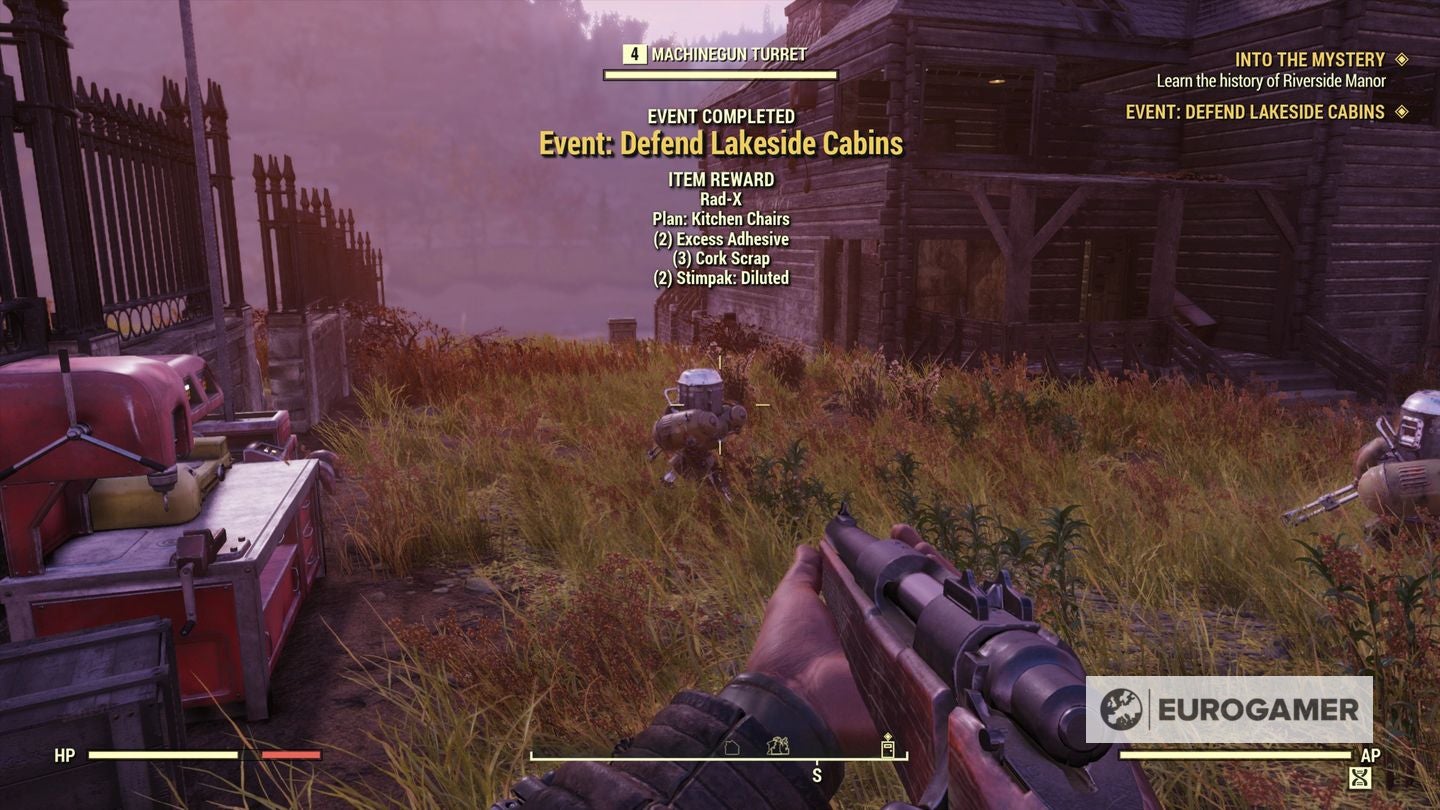Toggle the Machinegun Turret health bar display
1440x810 pixels.
click(720, 73)
